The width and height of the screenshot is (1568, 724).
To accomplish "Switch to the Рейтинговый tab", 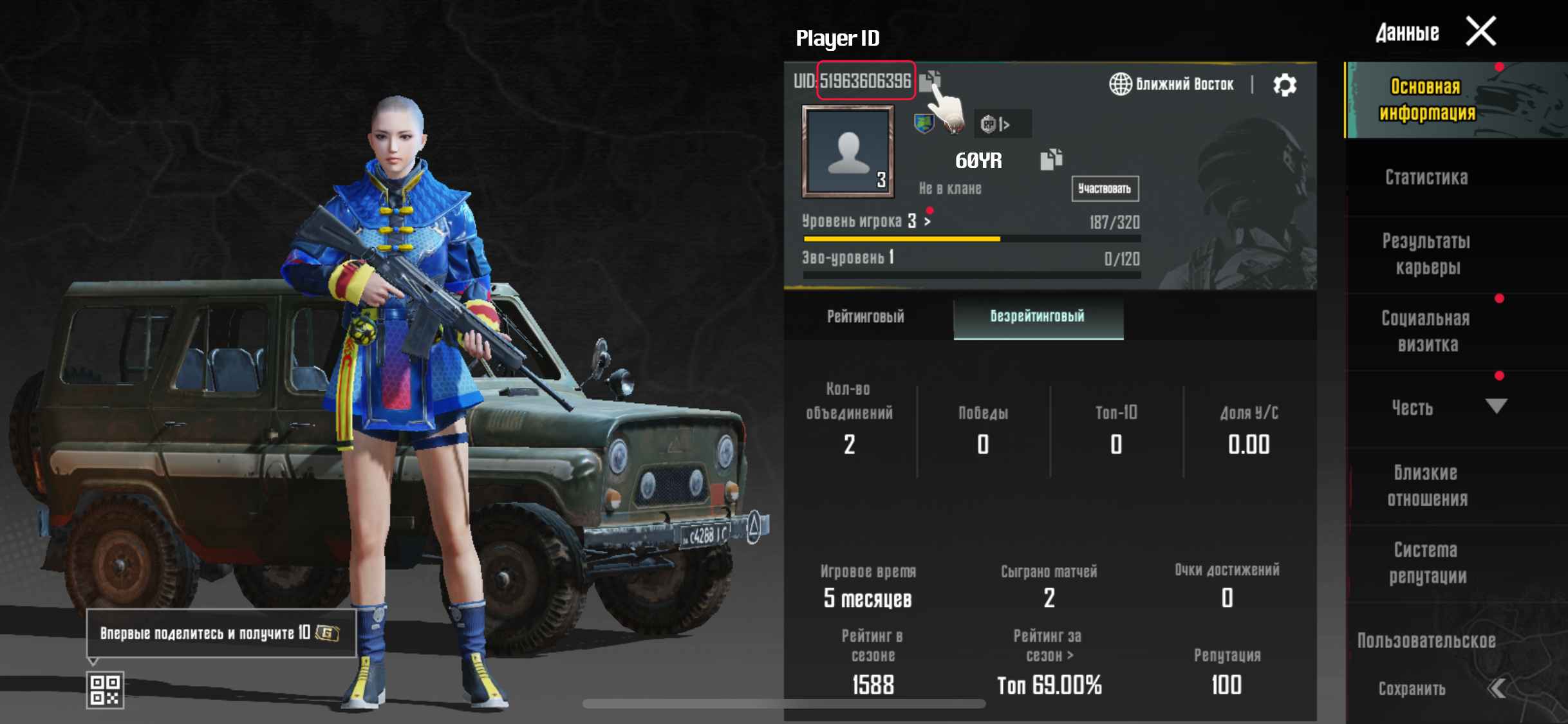I will click(x=866, y=317).
